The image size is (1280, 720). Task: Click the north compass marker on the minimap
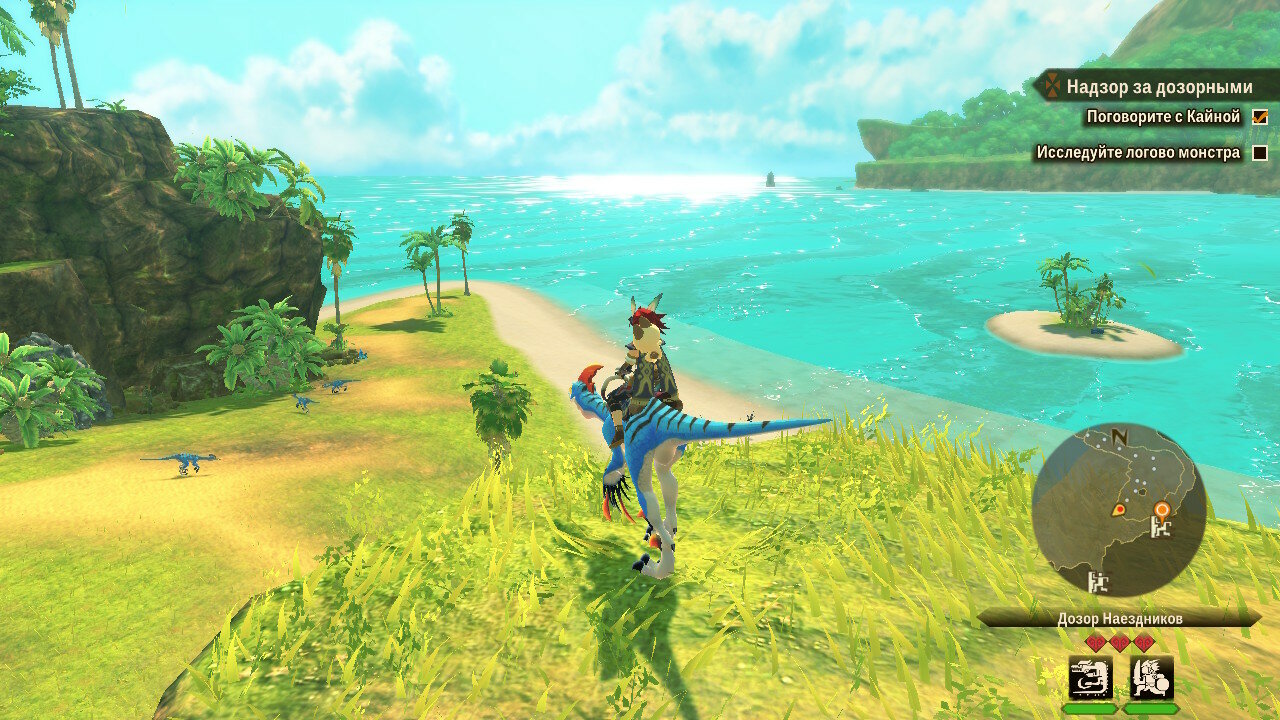coord(1119,438)
